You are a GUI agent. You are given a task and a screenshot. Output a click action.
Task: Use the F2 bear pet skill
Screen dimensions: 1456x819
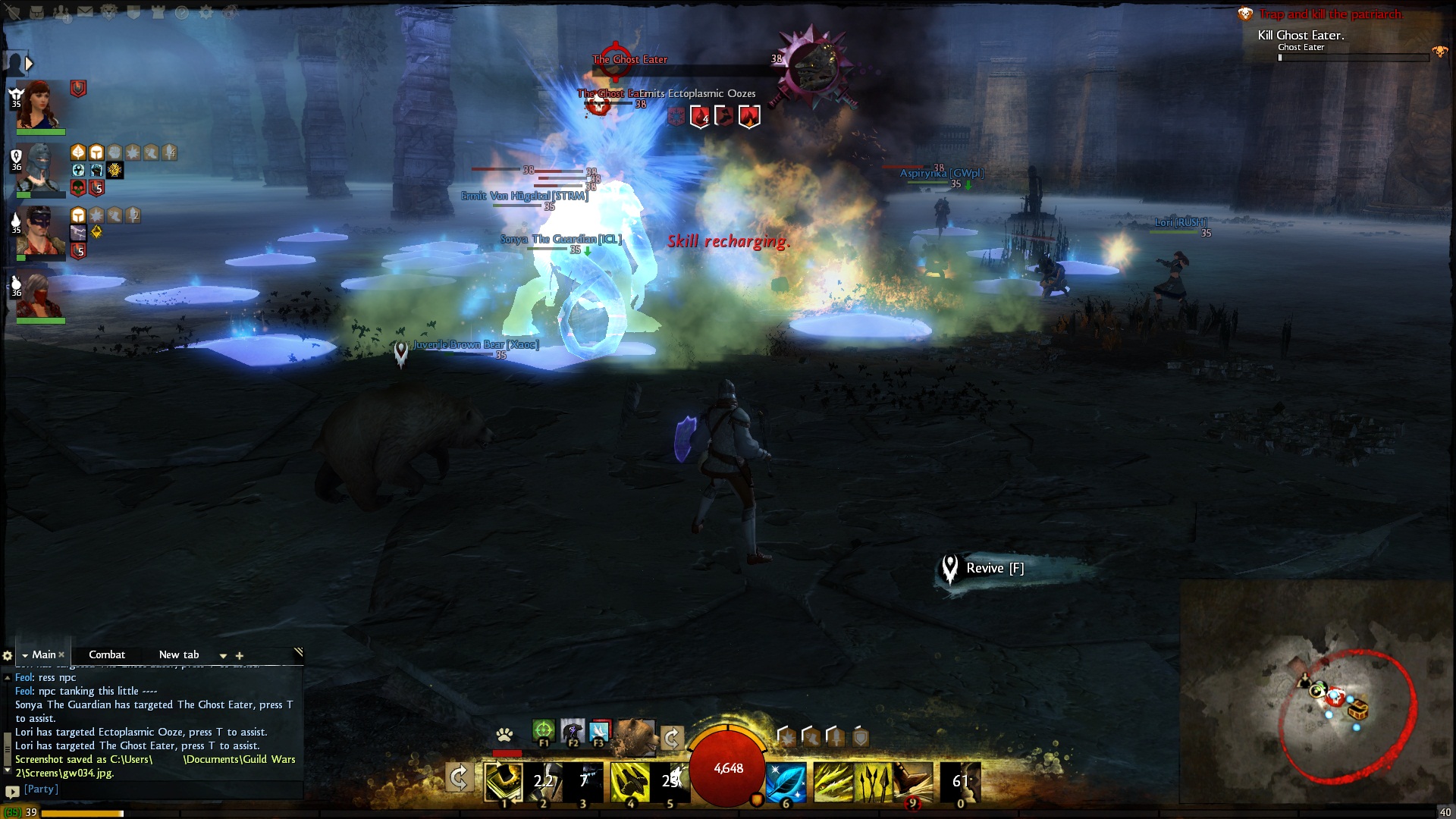[573, 731]
